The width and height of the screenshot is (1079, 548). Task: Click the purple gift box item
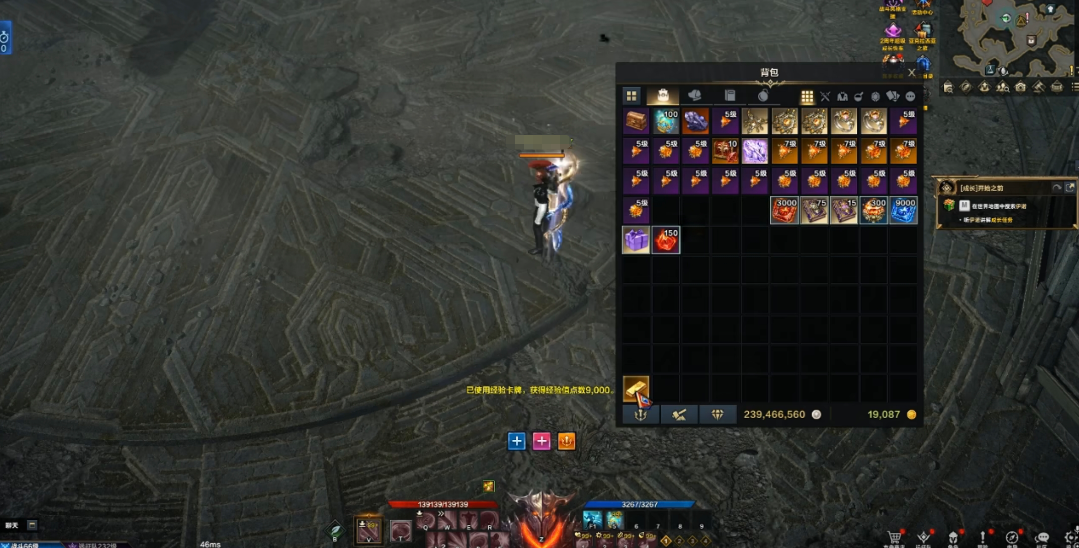coord(636,240)
